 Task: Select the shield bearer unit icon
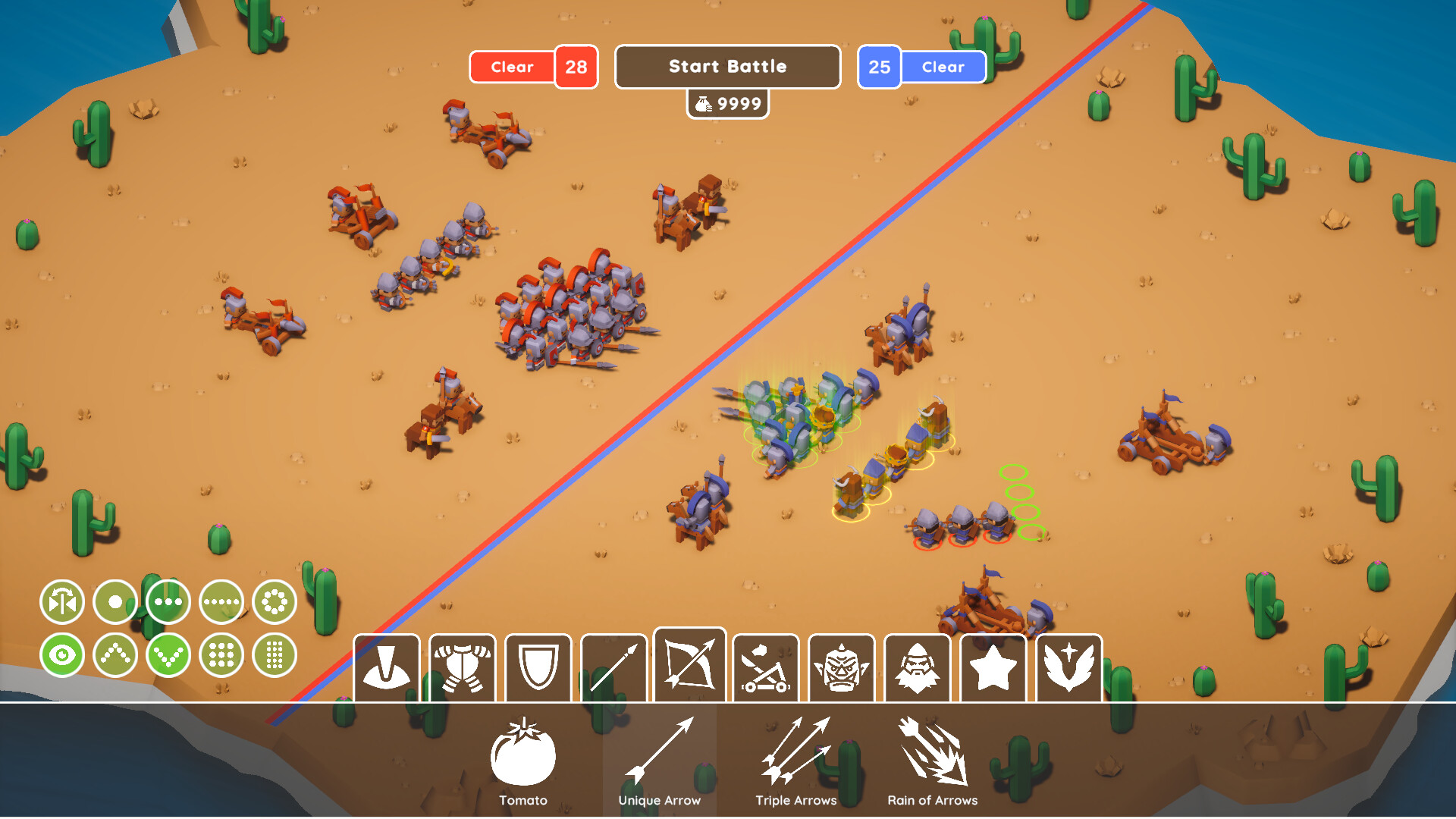pos(537,667)
